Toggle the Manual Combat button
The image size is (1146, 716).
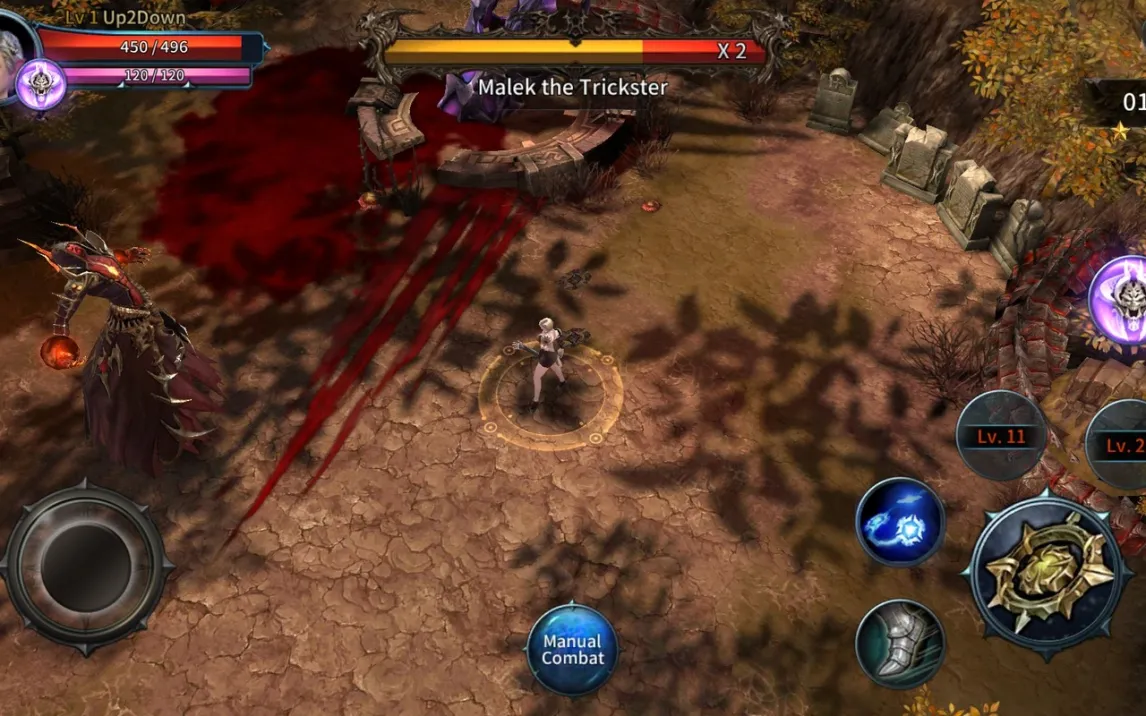coord(573,650)
